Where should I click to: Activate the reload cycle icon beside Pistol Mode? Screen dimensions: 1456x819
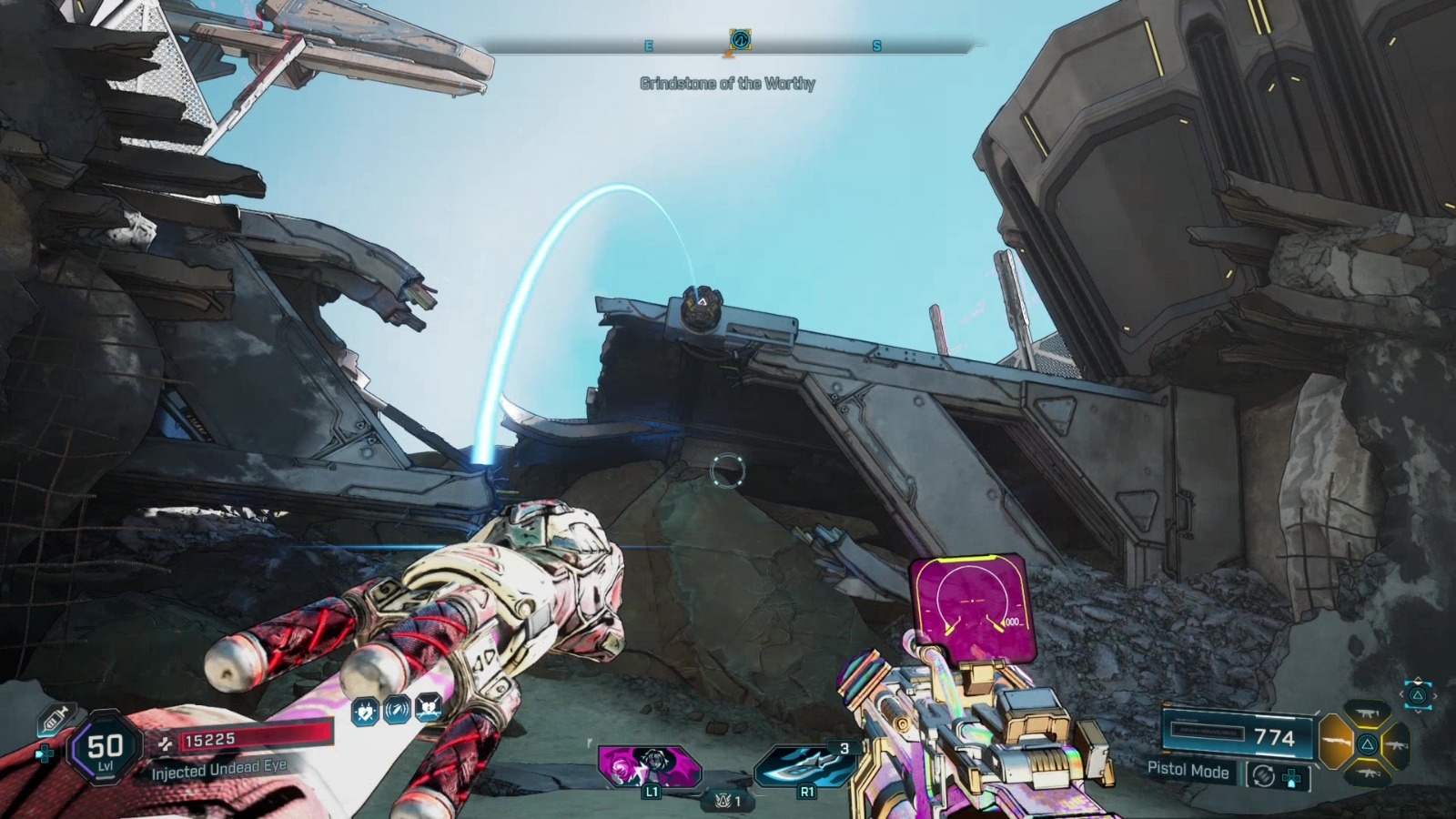point(1264,775)
